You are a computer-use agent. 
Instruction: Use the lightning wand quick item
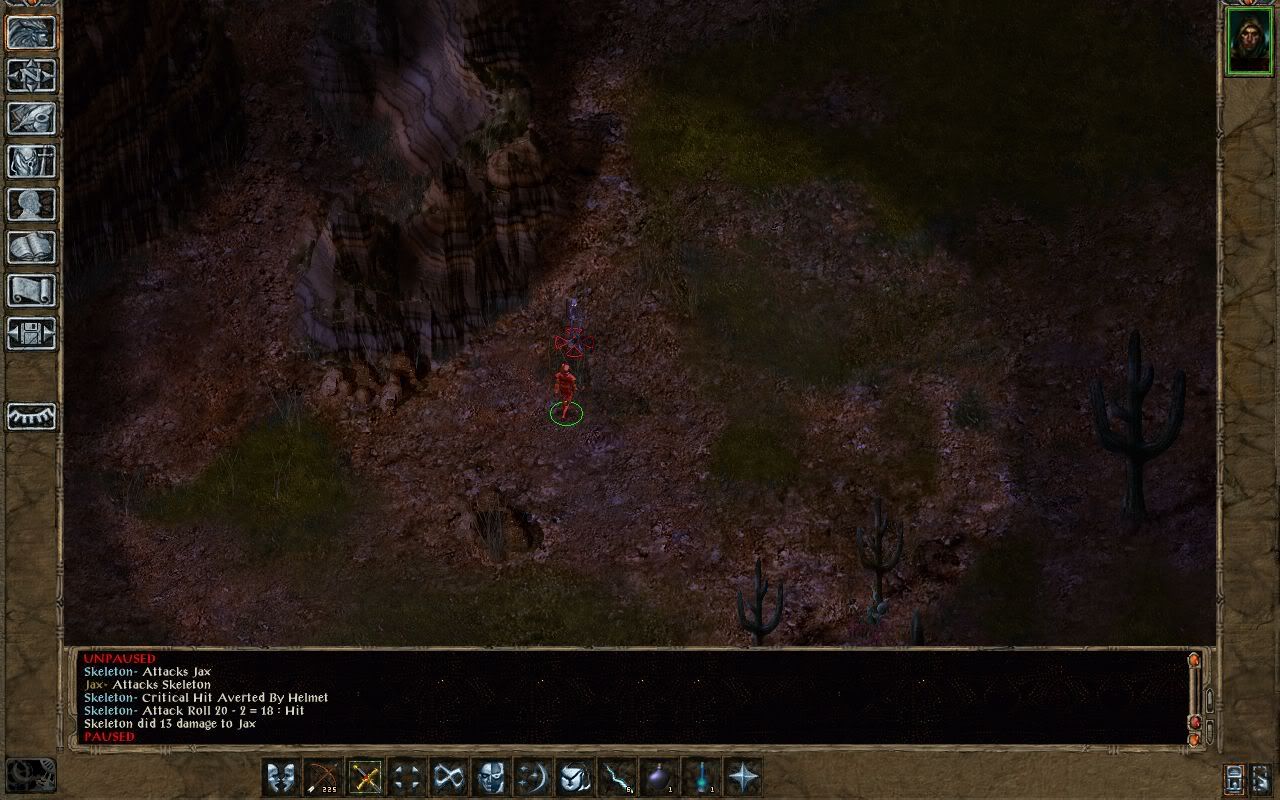point(616,777)
